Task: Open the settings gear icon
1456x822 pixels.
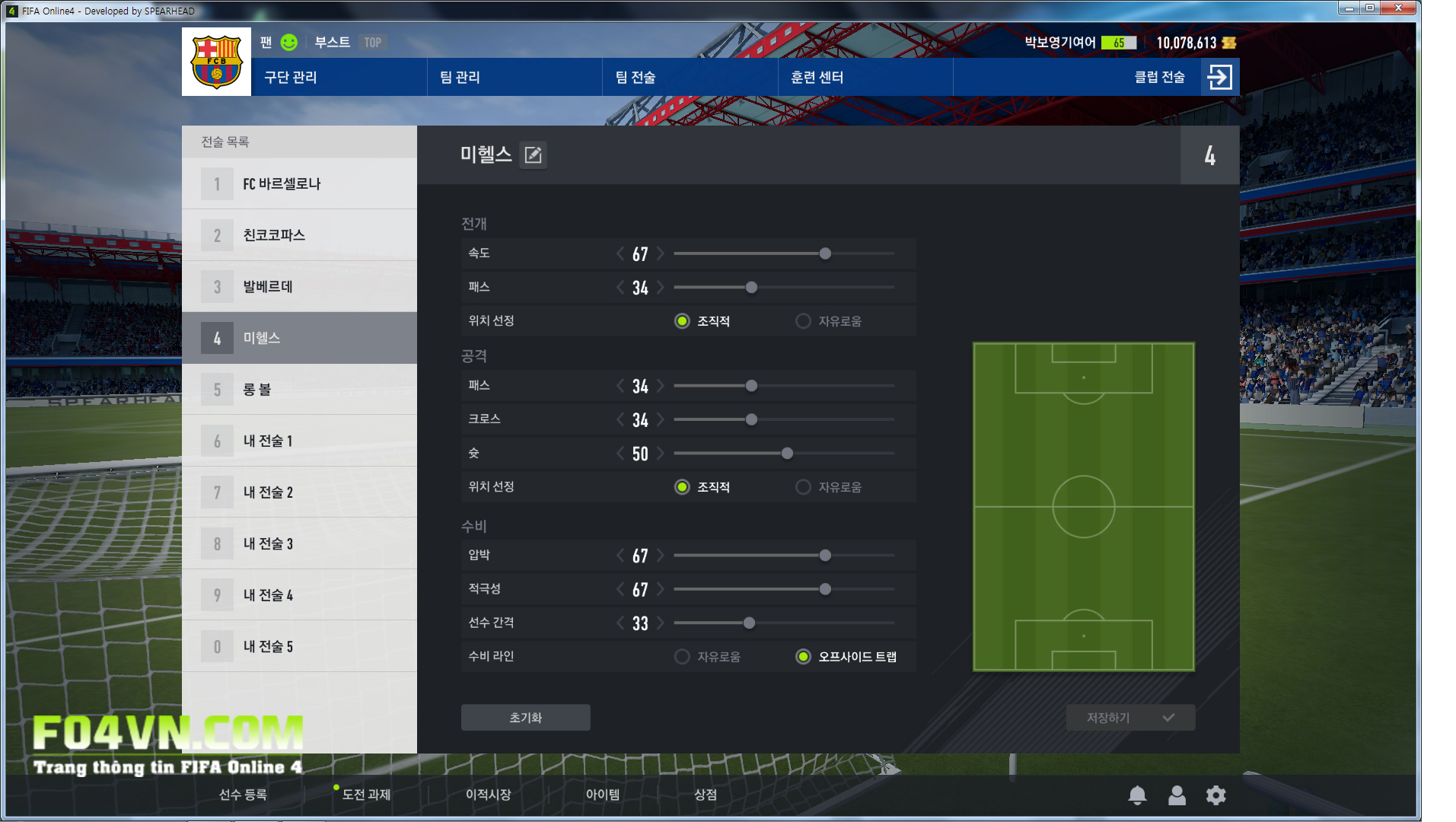Action: point(1215,795)
